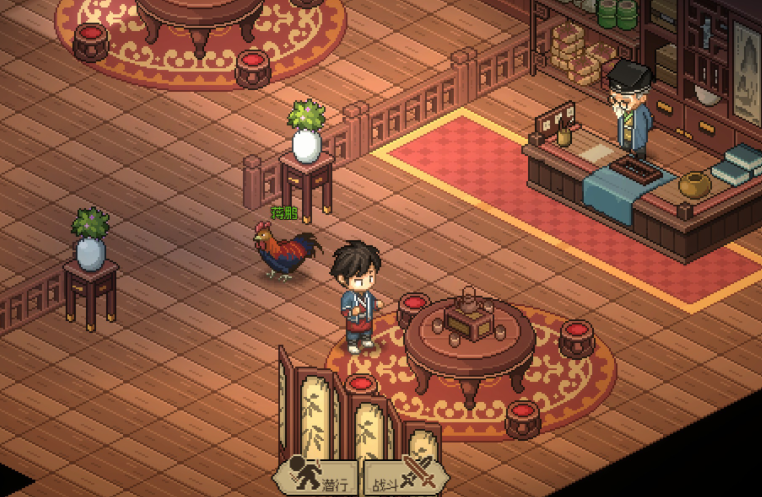Enter combat with the 战斗 crossed-swords button
This screenshot has height=497, width=762.
click(x=403, y=476)
